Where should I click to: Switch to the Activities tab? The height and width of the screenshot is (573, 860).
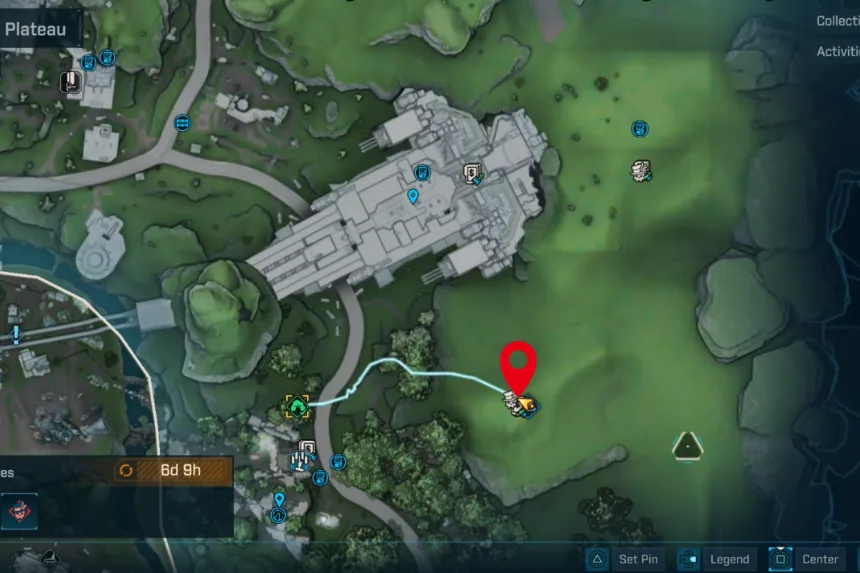(838, 52)
